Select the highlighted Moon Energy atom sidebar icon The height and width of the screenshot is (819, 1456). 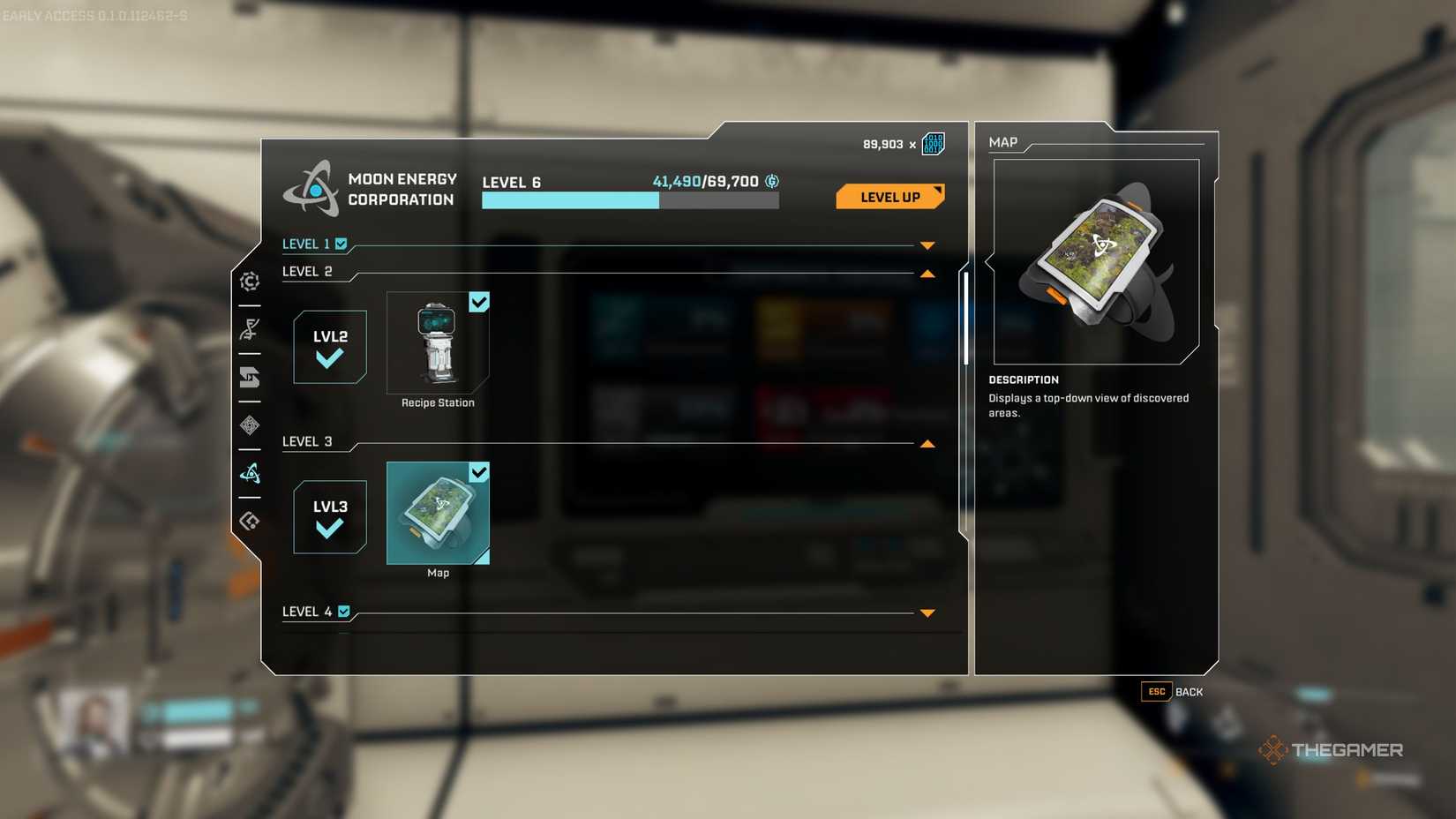250,474
